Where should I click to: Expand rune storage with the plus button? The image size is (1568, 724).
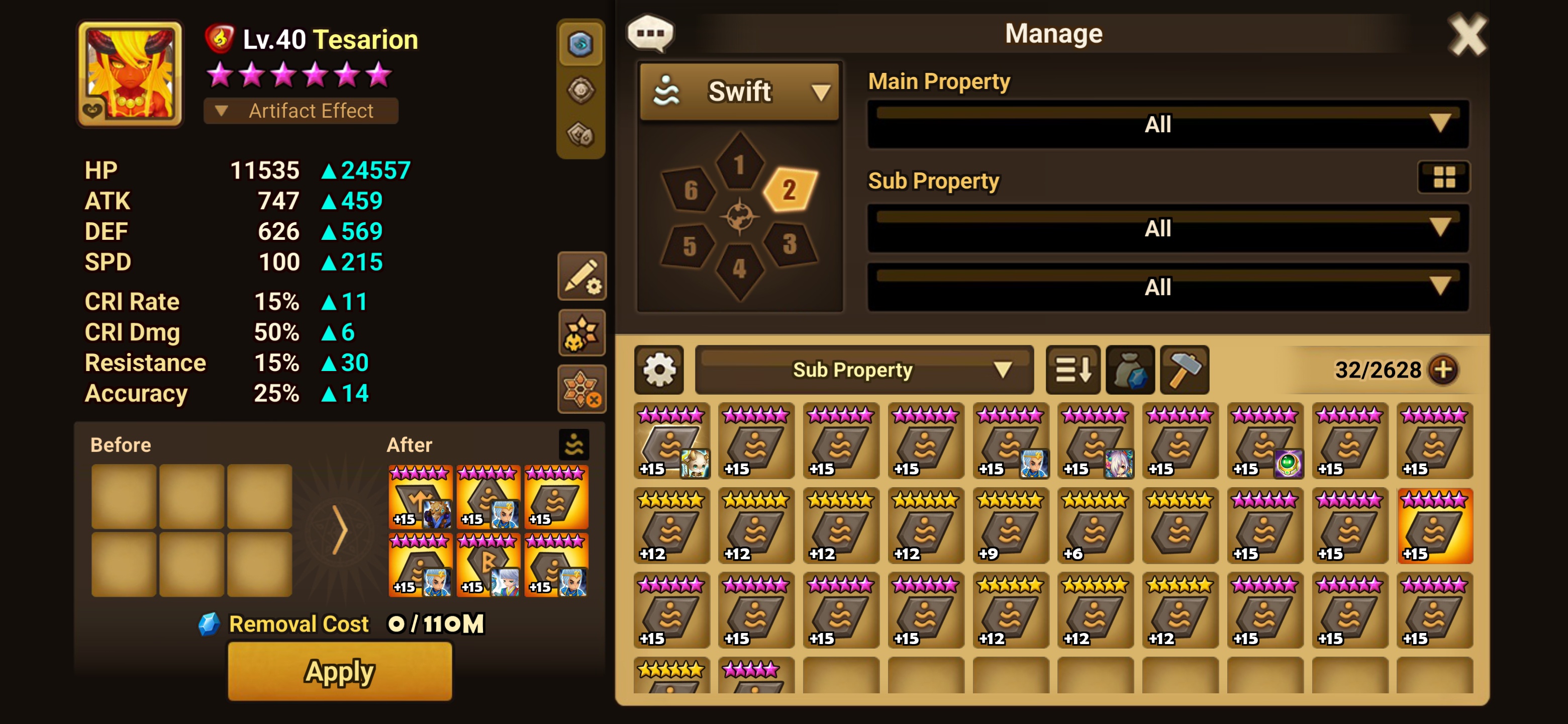click(x=1444, y=370)
